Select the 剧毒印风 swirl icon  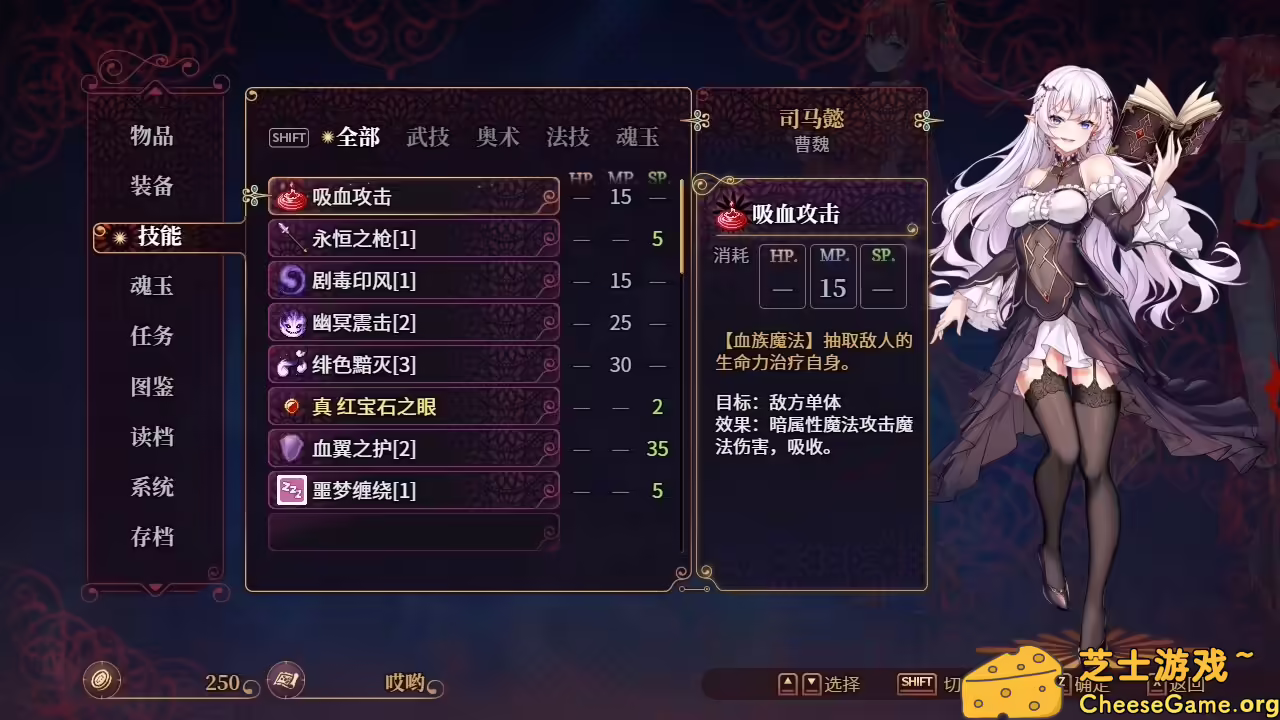pos(289,280)
